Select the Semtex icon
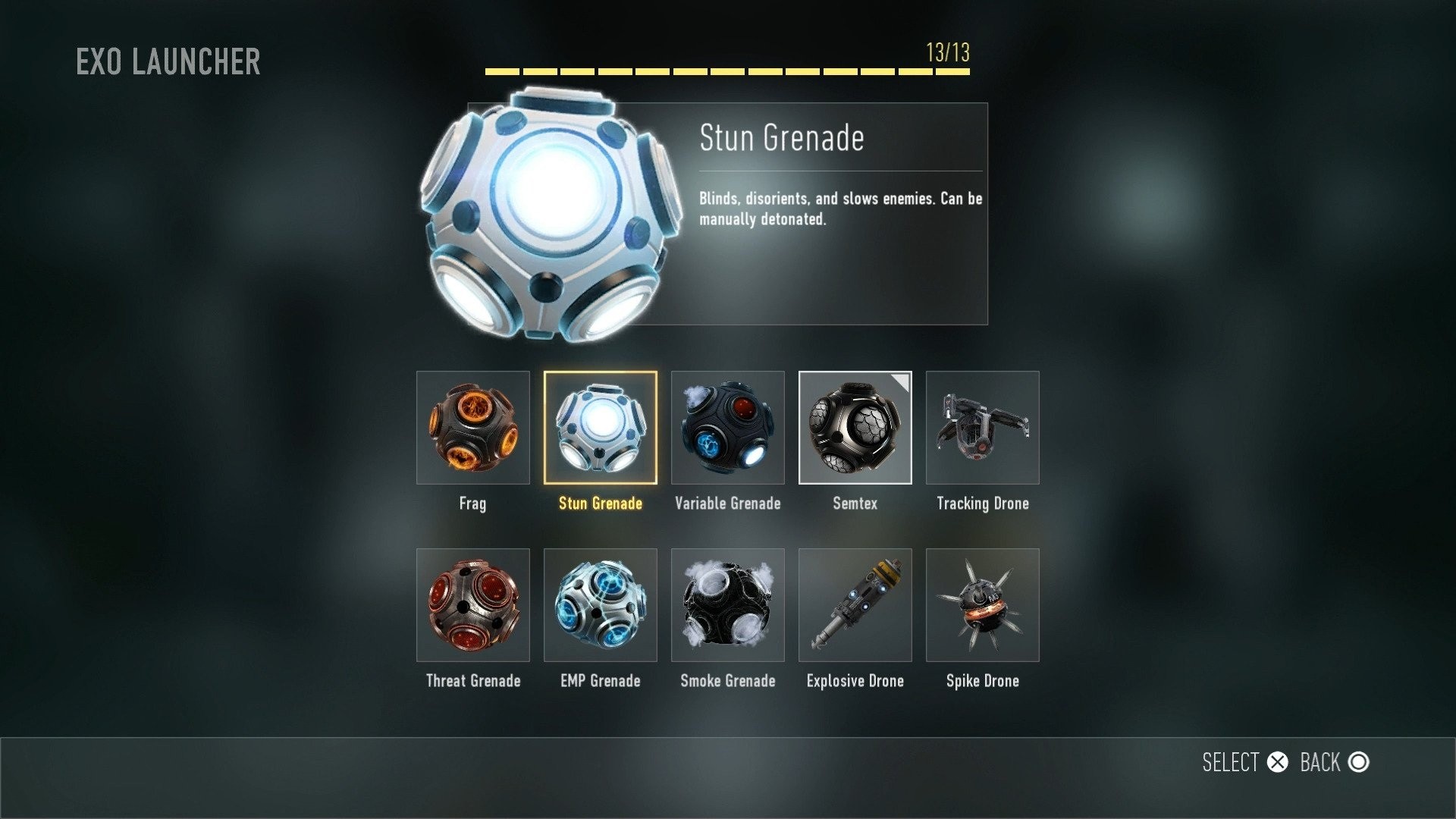This screenshot has width=1456, height=819. click(855, 428)
